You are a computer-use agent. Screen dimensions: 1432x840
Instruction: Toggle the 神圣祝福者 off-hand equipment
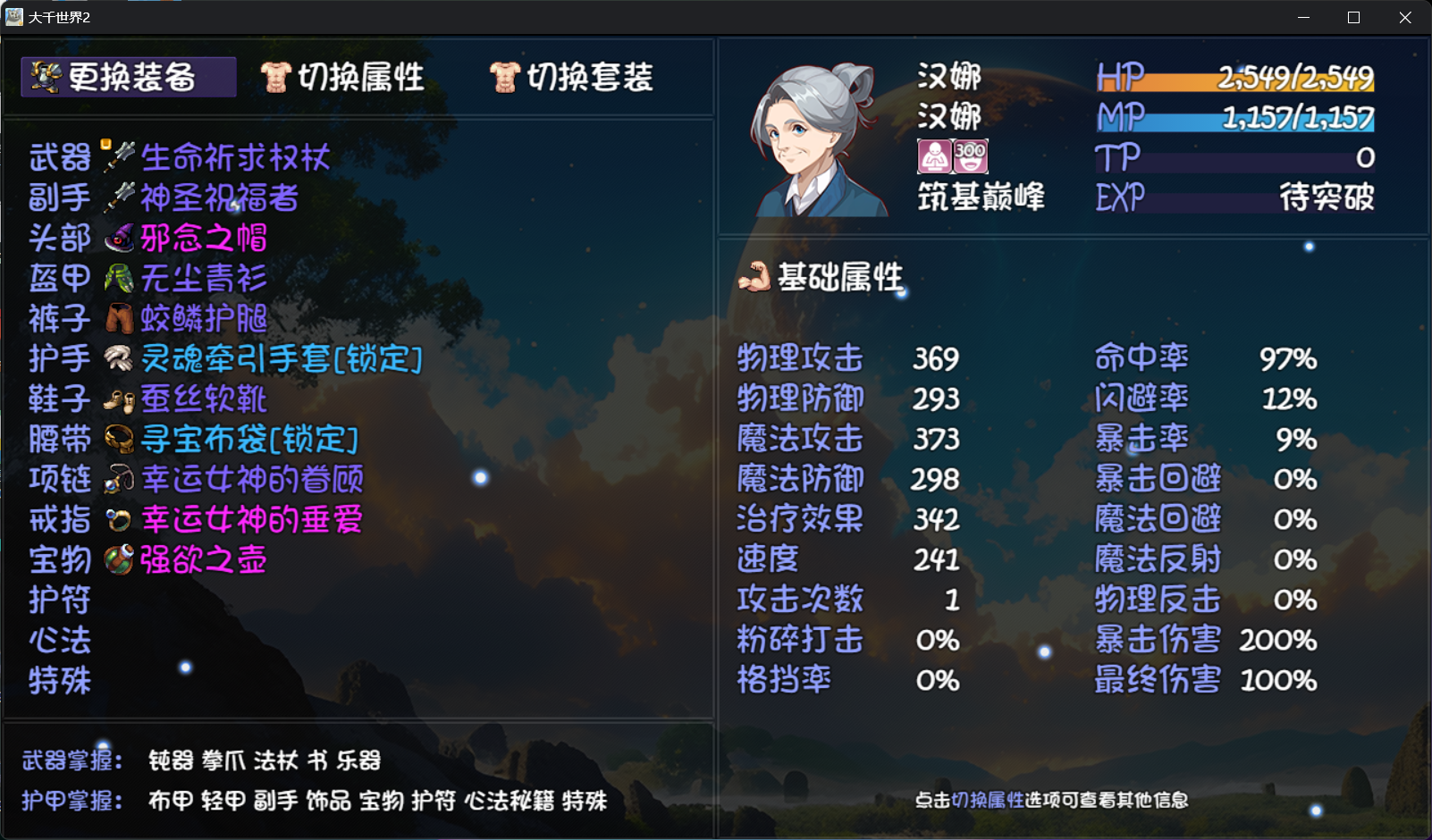[x=119, y=197]
